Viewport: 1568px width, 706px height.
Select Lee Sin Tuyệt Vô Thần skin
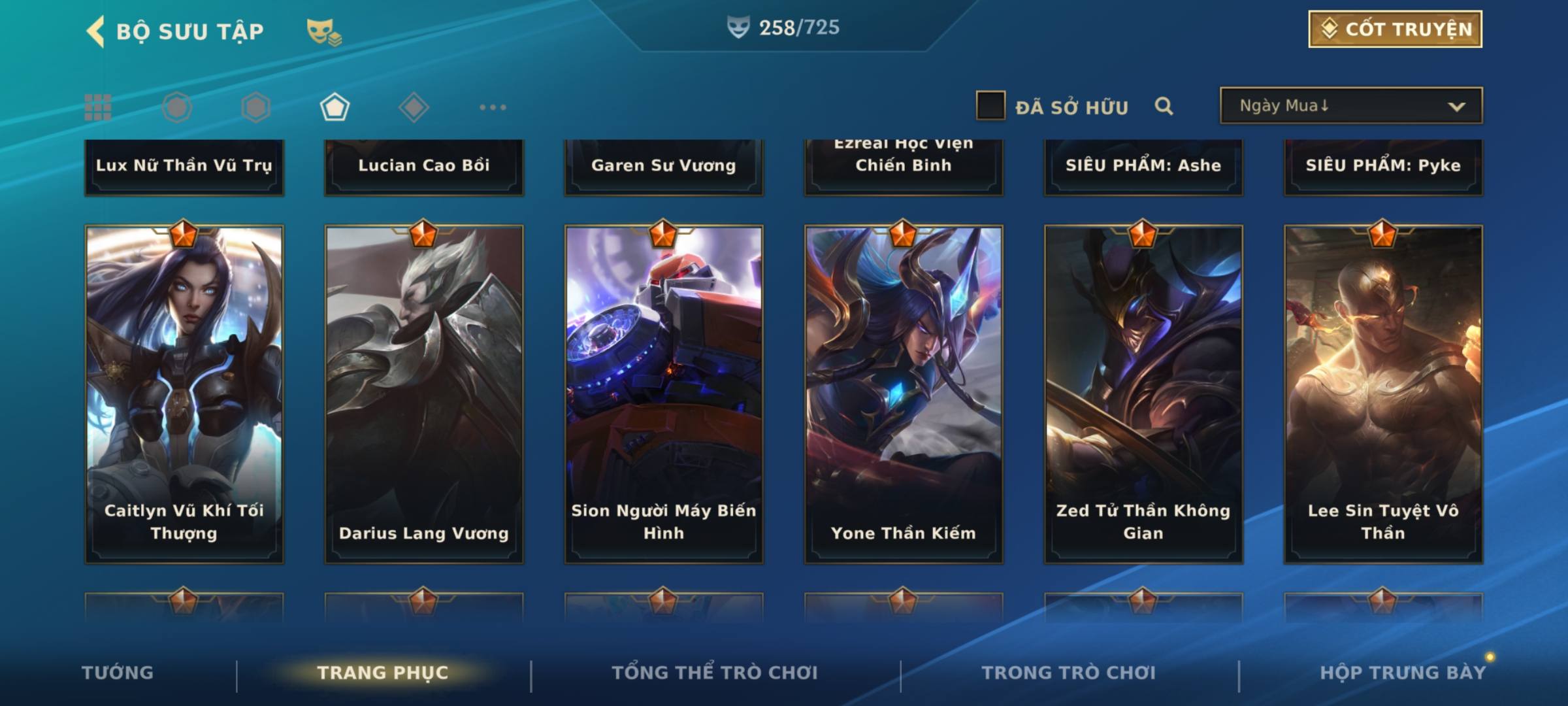1383,394
